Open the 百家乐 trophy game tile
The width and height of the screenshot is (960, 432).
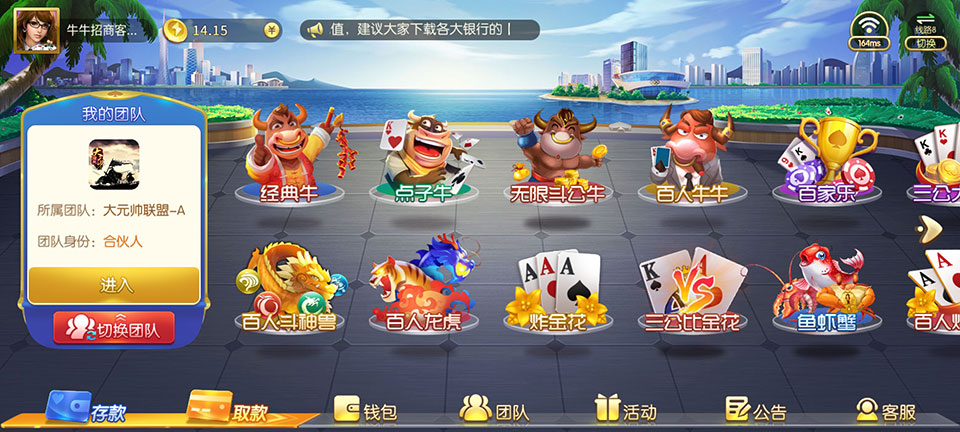(x=827, y=160)
